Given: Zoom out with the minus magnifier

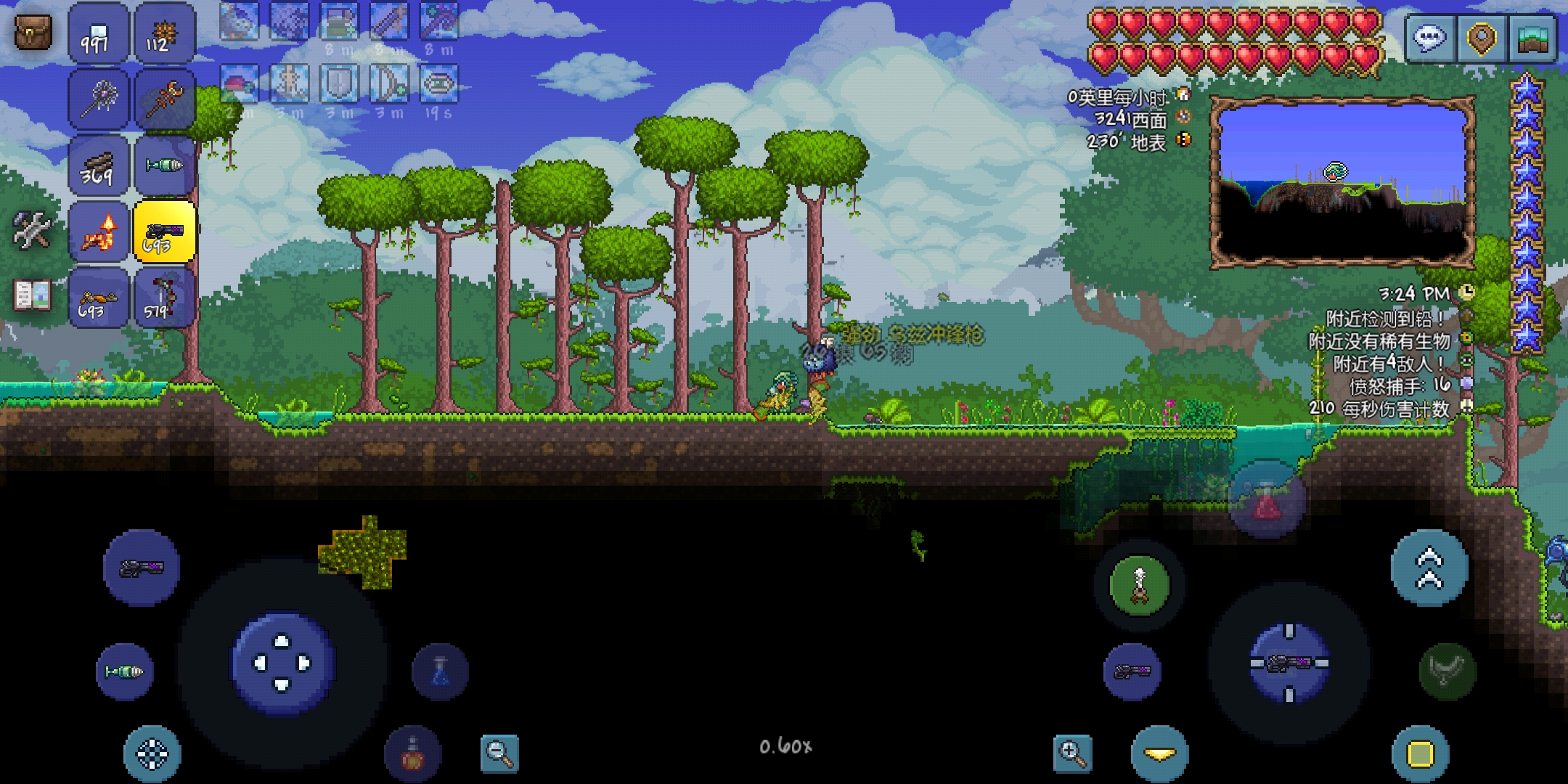Looking at the screenshot, I should [499, 752].
